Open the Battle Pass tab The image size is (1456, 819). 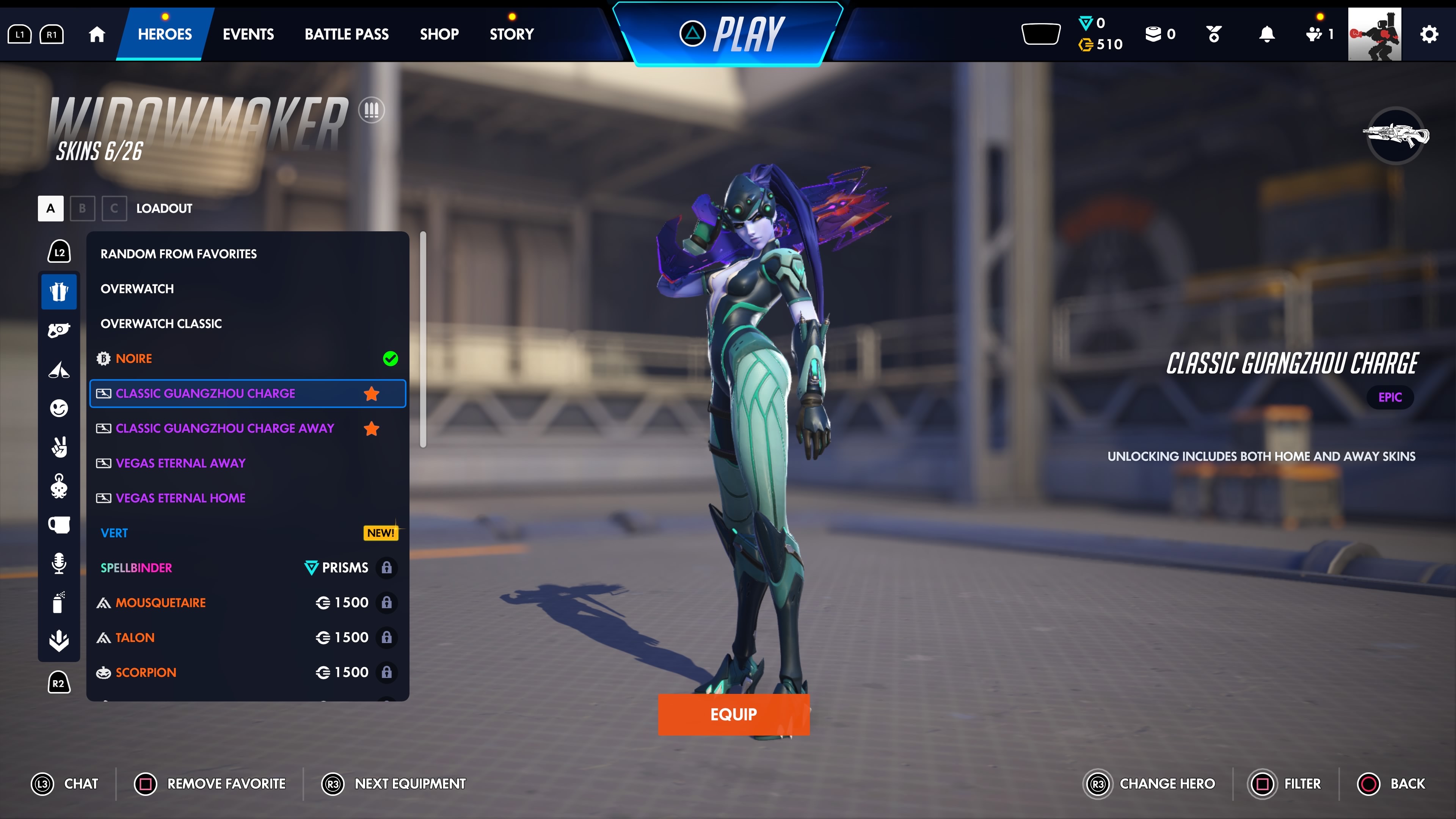pos(347,34)
